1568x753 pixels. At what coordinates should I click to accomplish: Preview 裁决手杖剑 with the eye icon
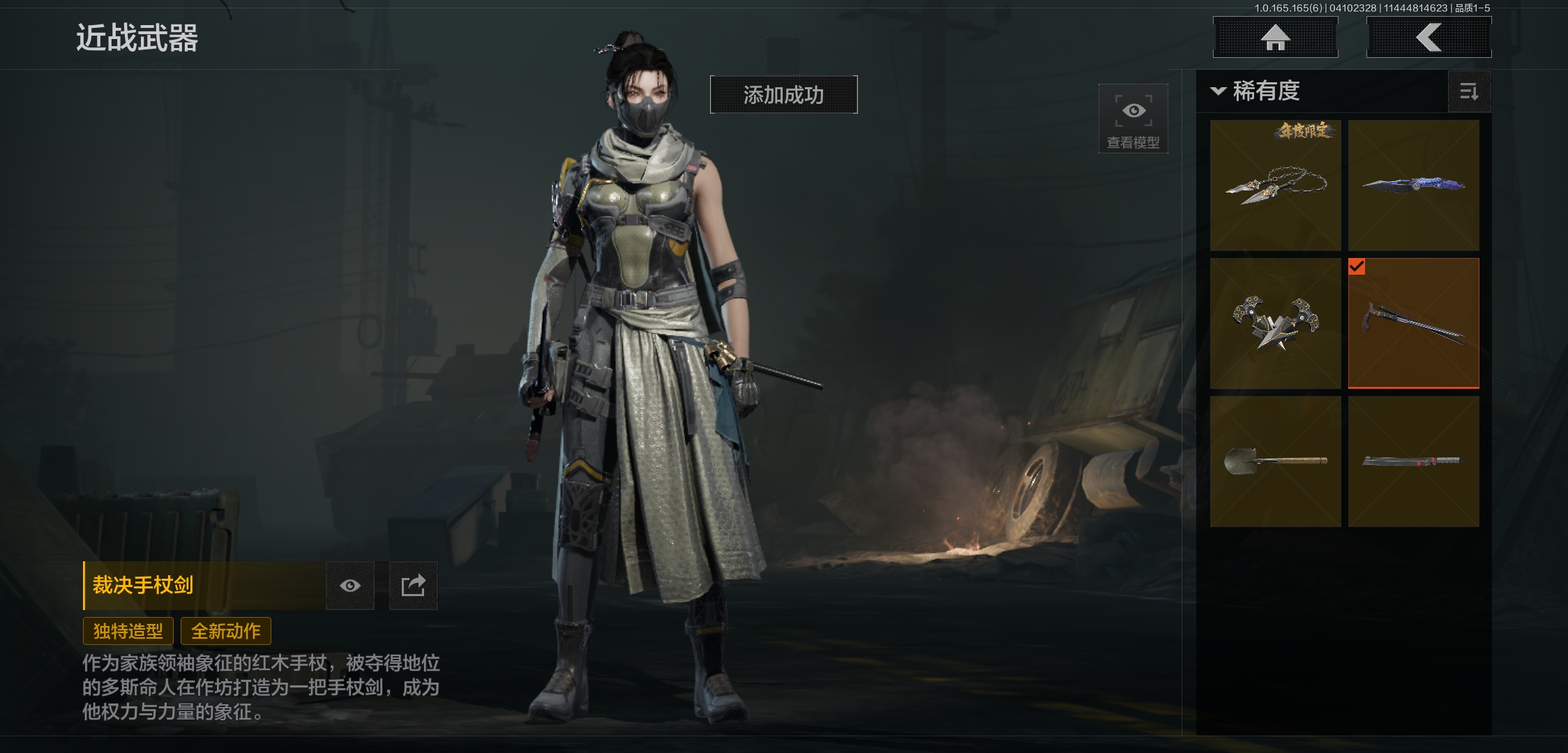[350, 586]
